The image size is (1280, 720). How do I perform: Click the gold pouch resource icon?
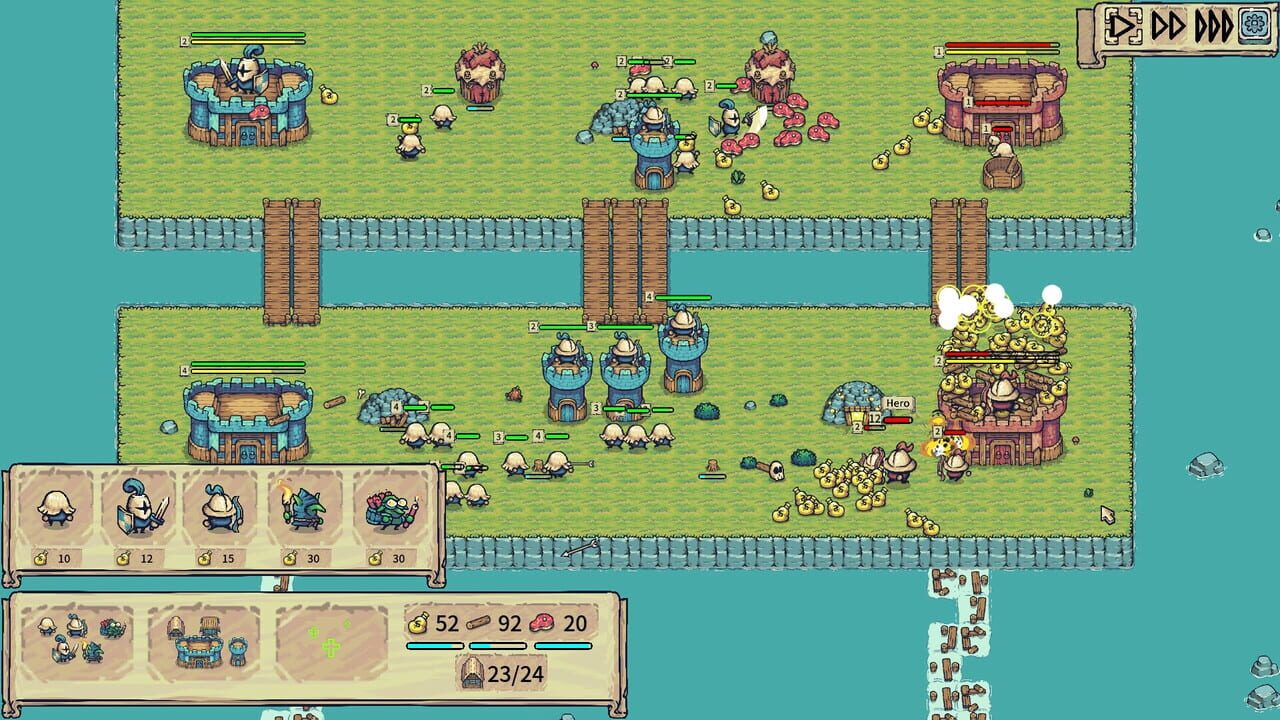(420, 624)
